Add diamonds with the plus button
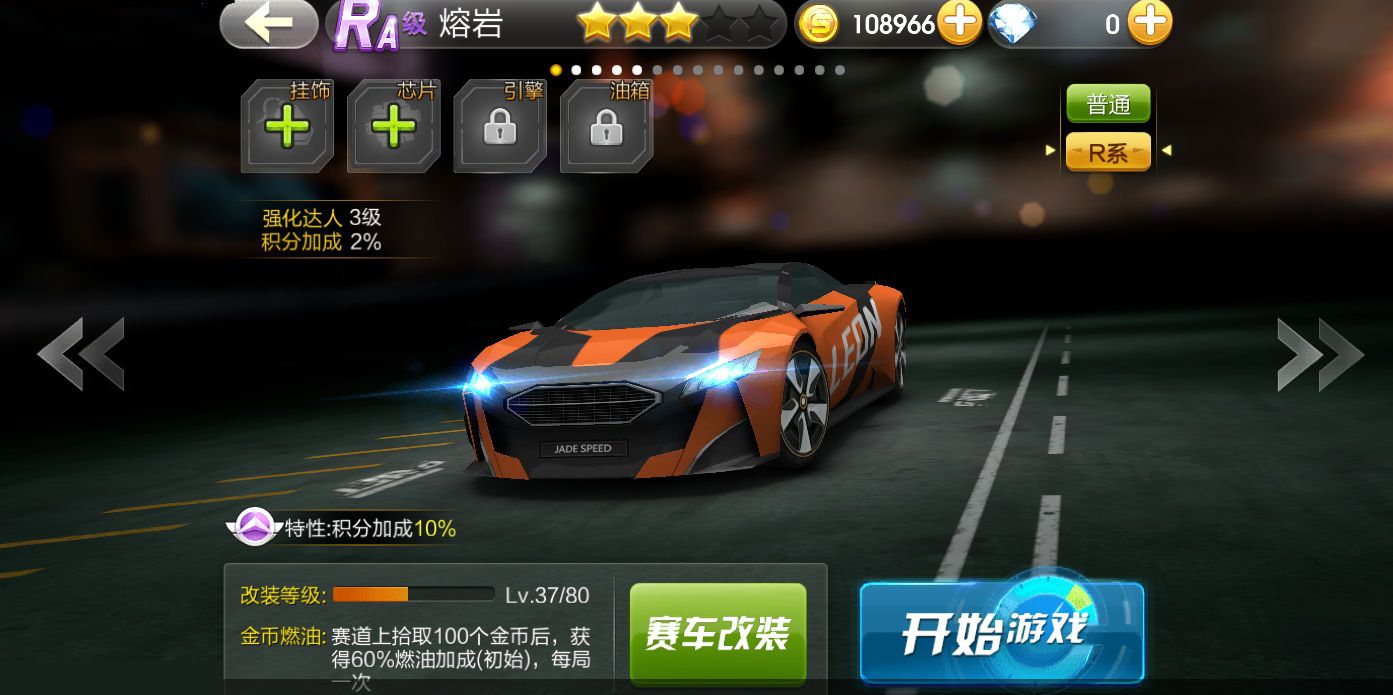The image size is (1393, 695). [x=1149, y=24]
